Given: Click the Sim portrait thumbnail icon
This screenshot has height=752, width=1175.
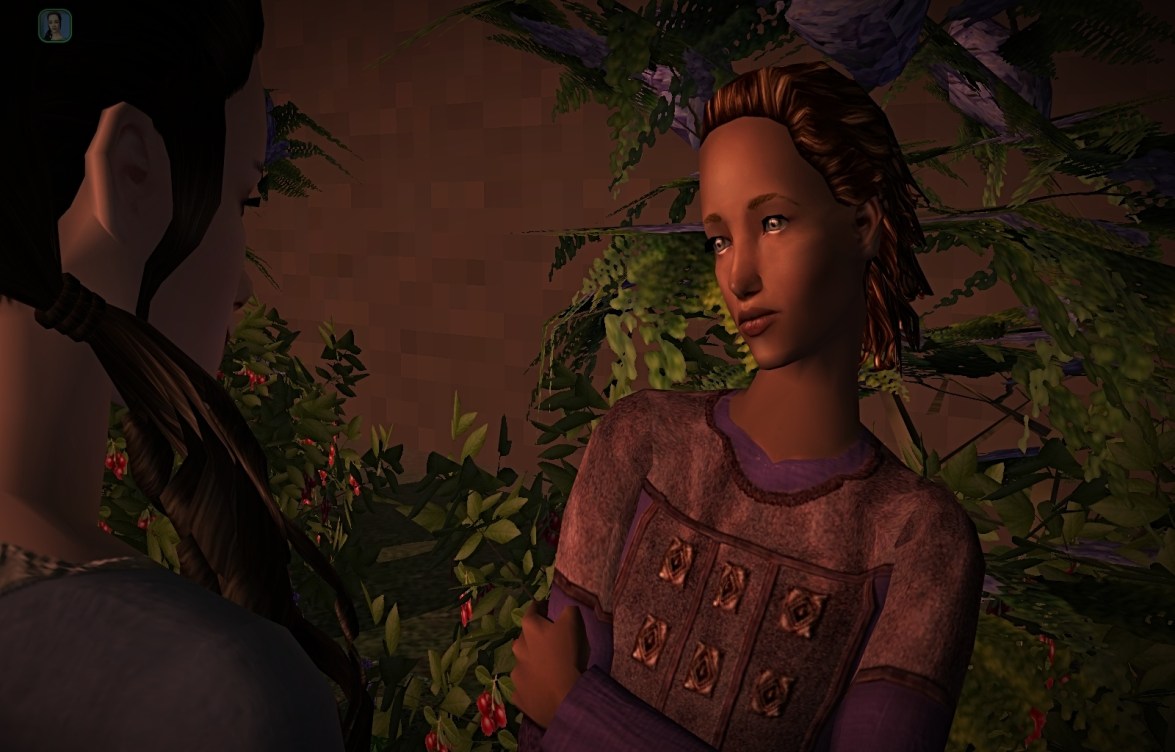Looking at the screenshot, I should 55,26.
